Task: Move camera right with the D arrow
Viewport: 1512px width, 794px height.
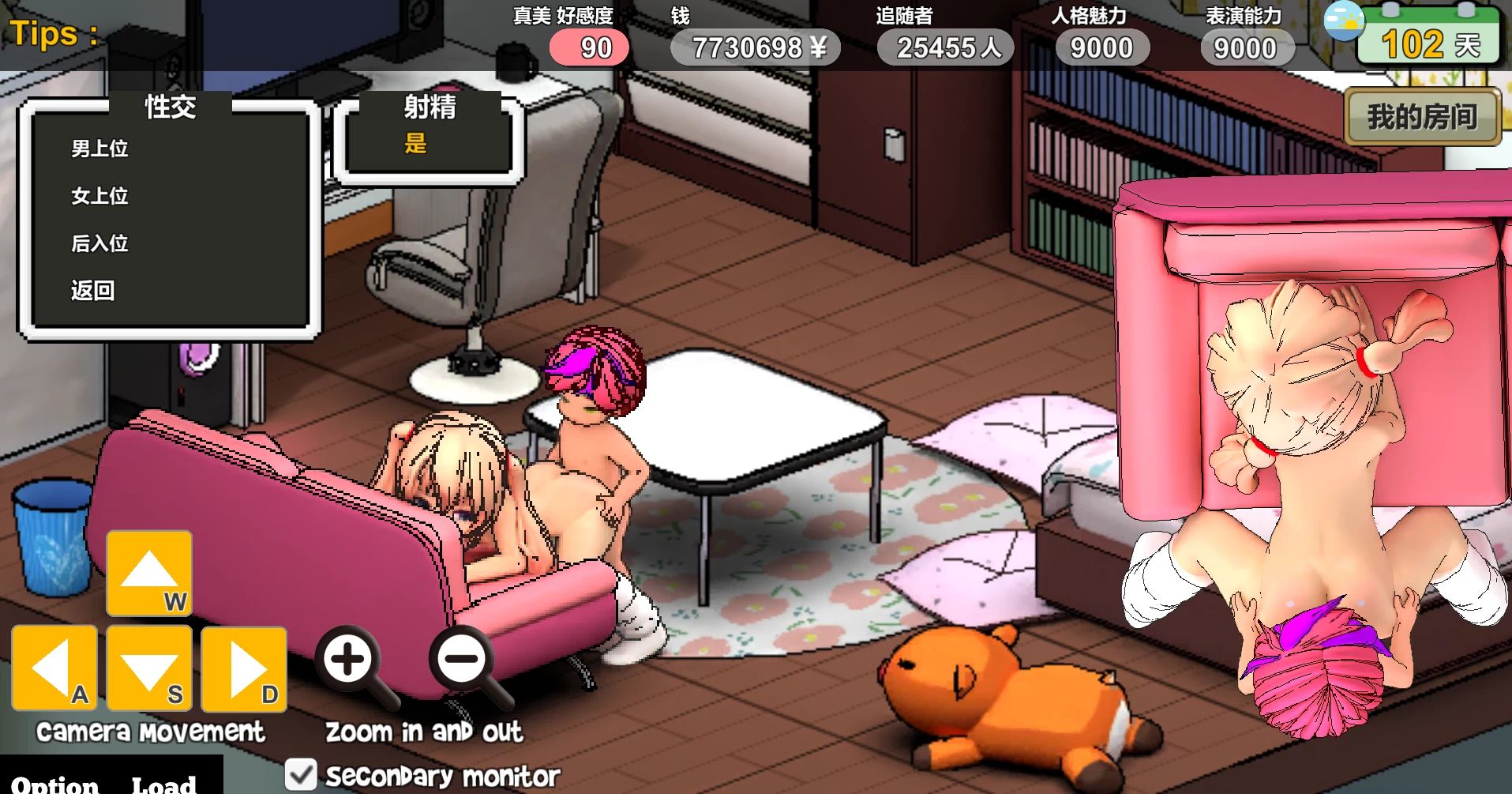Action: click(x=244, y=668)
